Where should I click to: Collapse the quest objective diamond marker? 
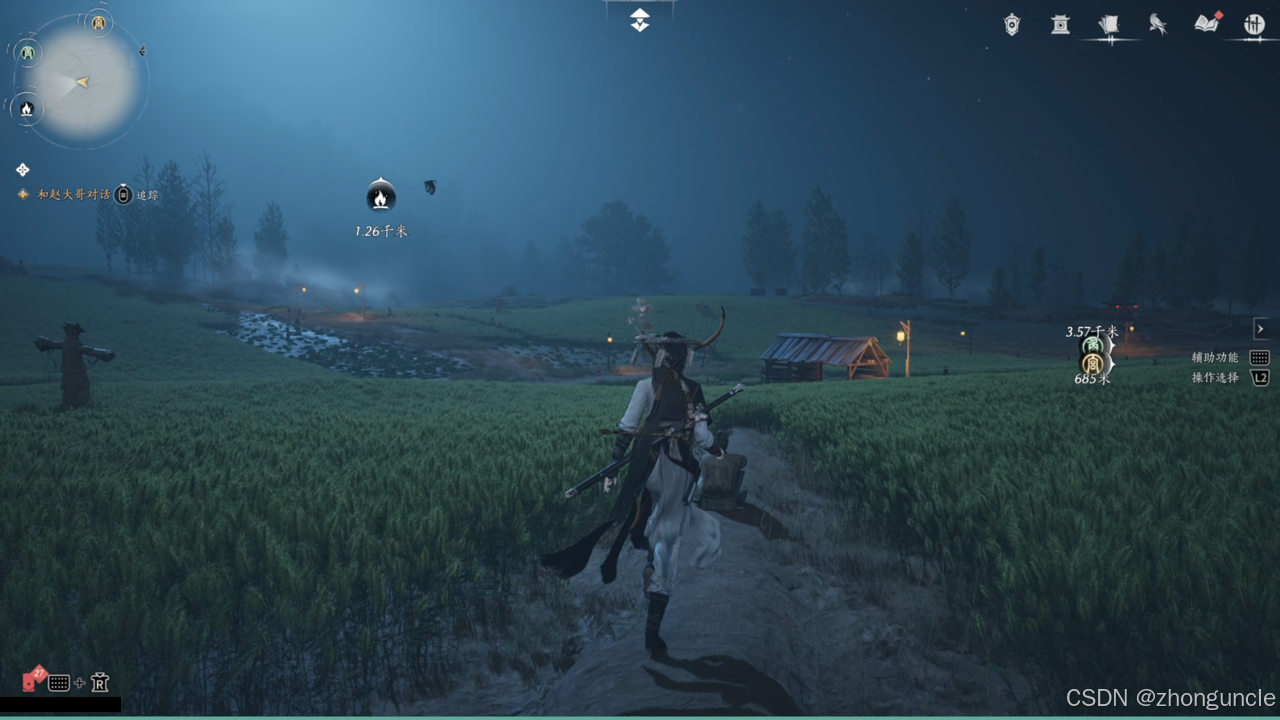pos(22,169)
